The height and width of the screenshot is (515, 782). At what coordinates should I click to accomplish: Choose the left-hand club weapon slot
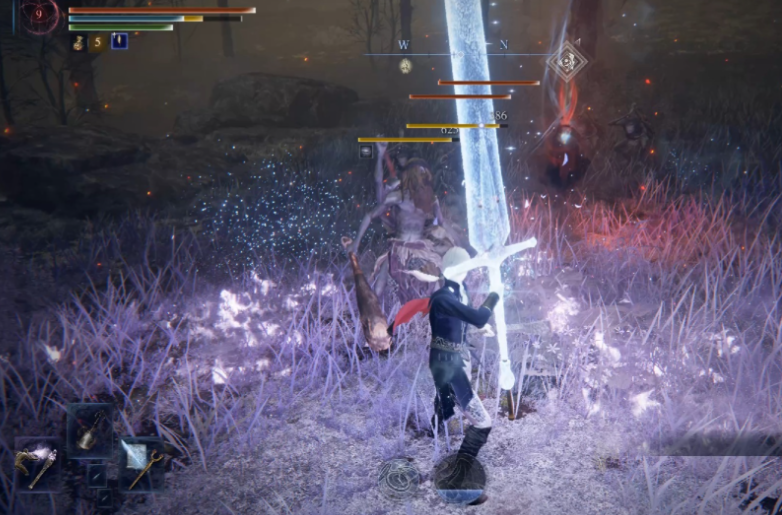tap(36, 465)
